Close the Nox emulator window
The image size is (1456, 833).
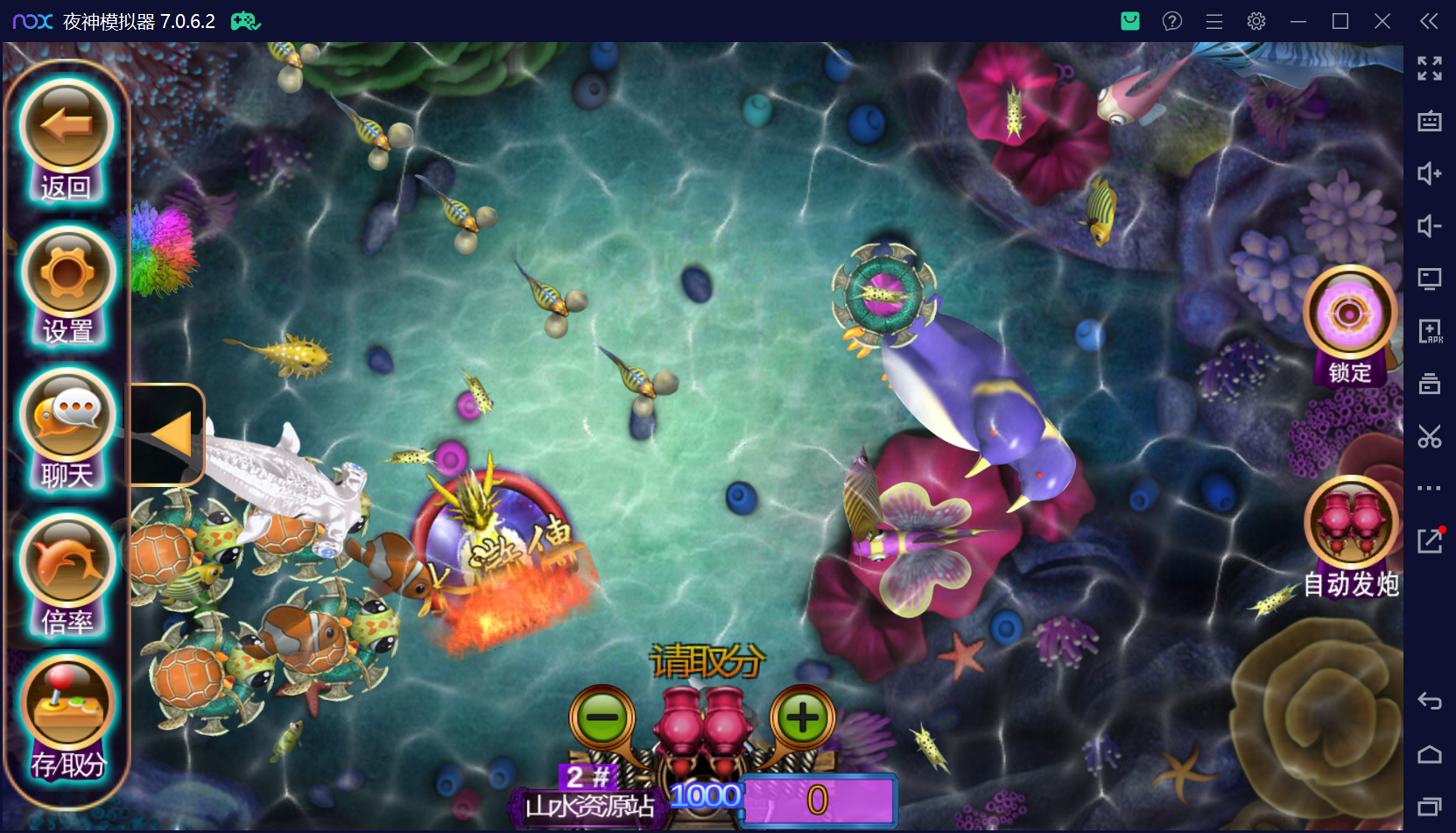[1382, 21]
